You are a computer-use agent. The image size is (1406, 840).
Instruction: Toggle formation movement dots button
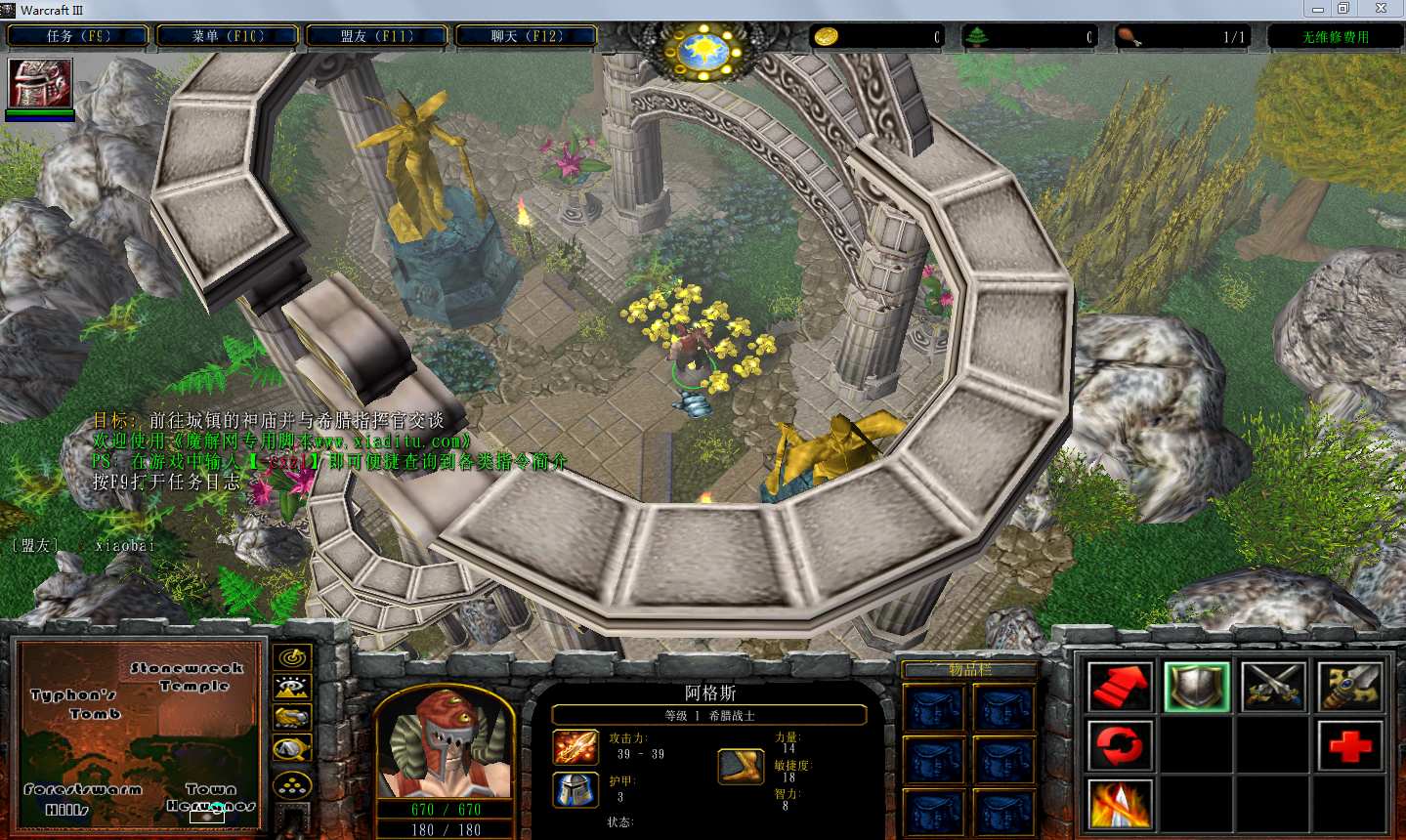(292, 784)
